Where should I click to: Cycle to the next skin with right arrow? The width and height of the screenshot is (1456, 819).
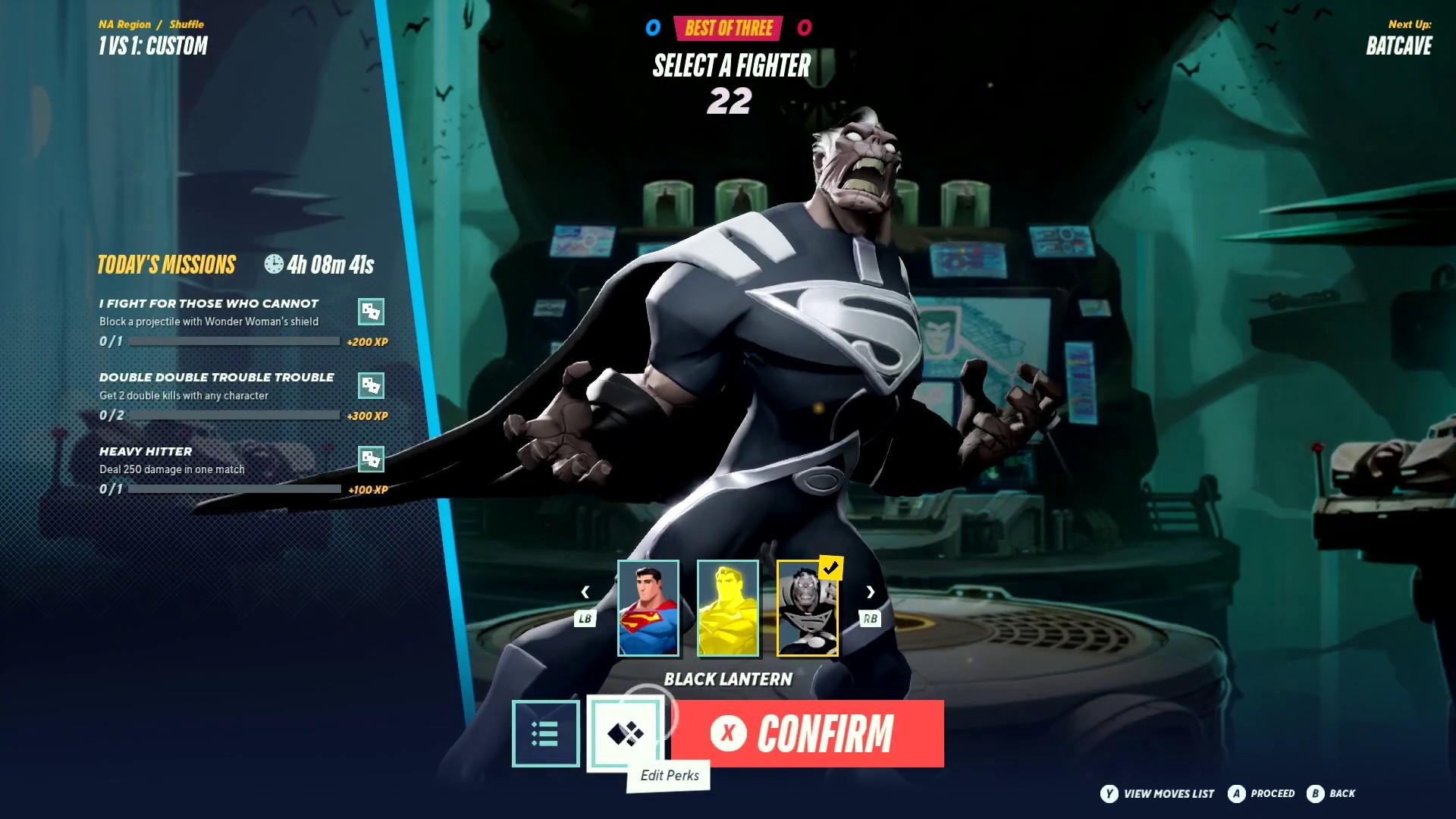[x=871, y=592]
